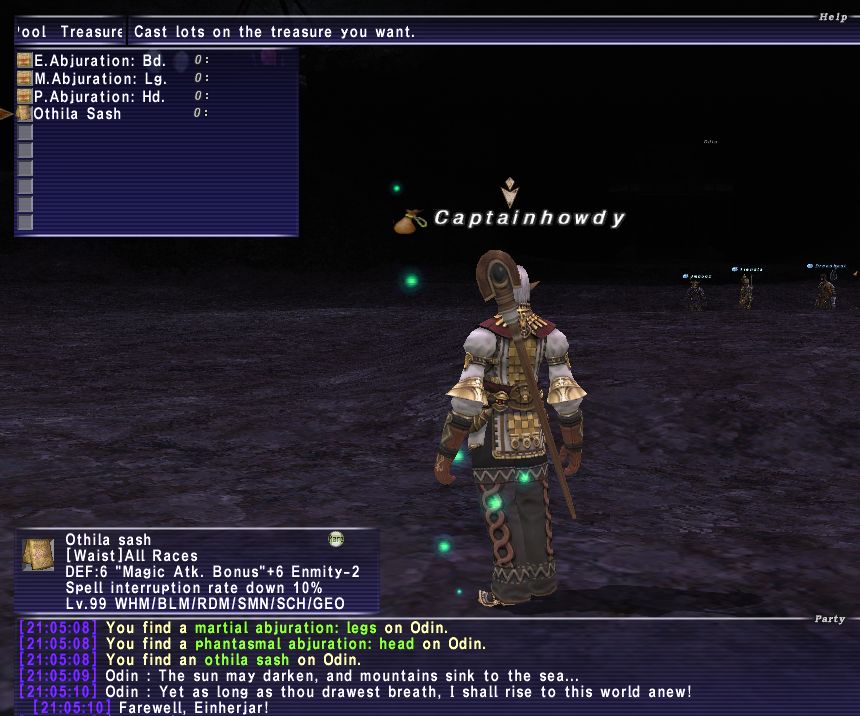
Task: Click the Othila sash item icon
Action: (39, 556)
